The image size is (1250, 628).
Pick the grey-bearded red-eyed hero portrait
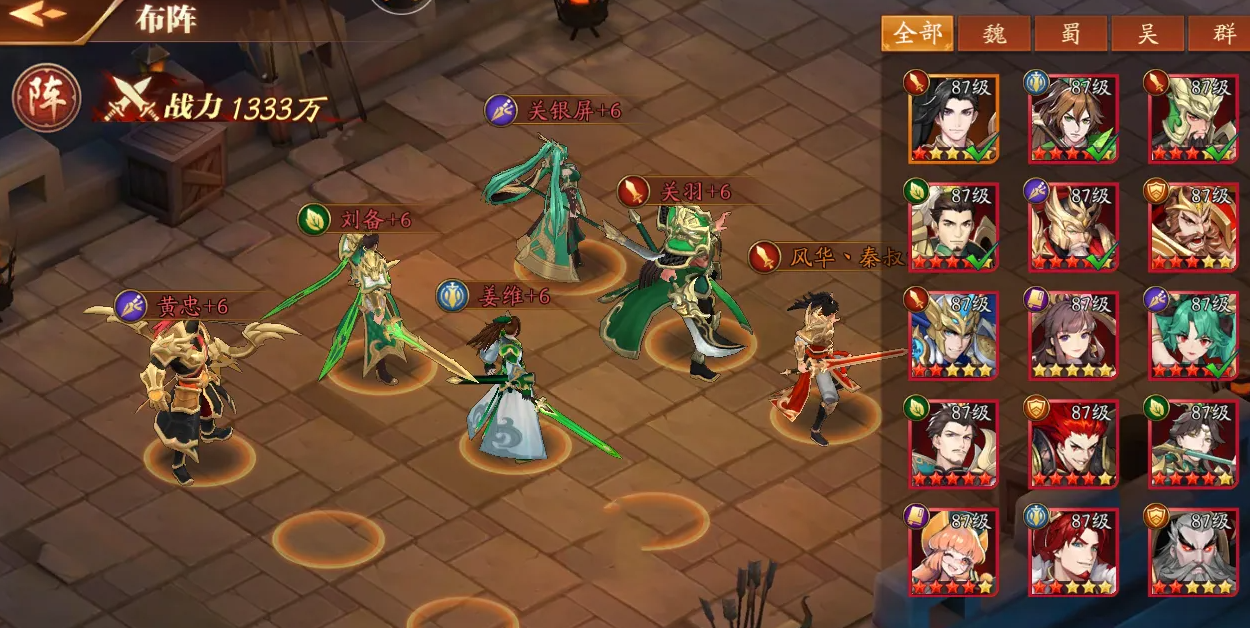1192,551
